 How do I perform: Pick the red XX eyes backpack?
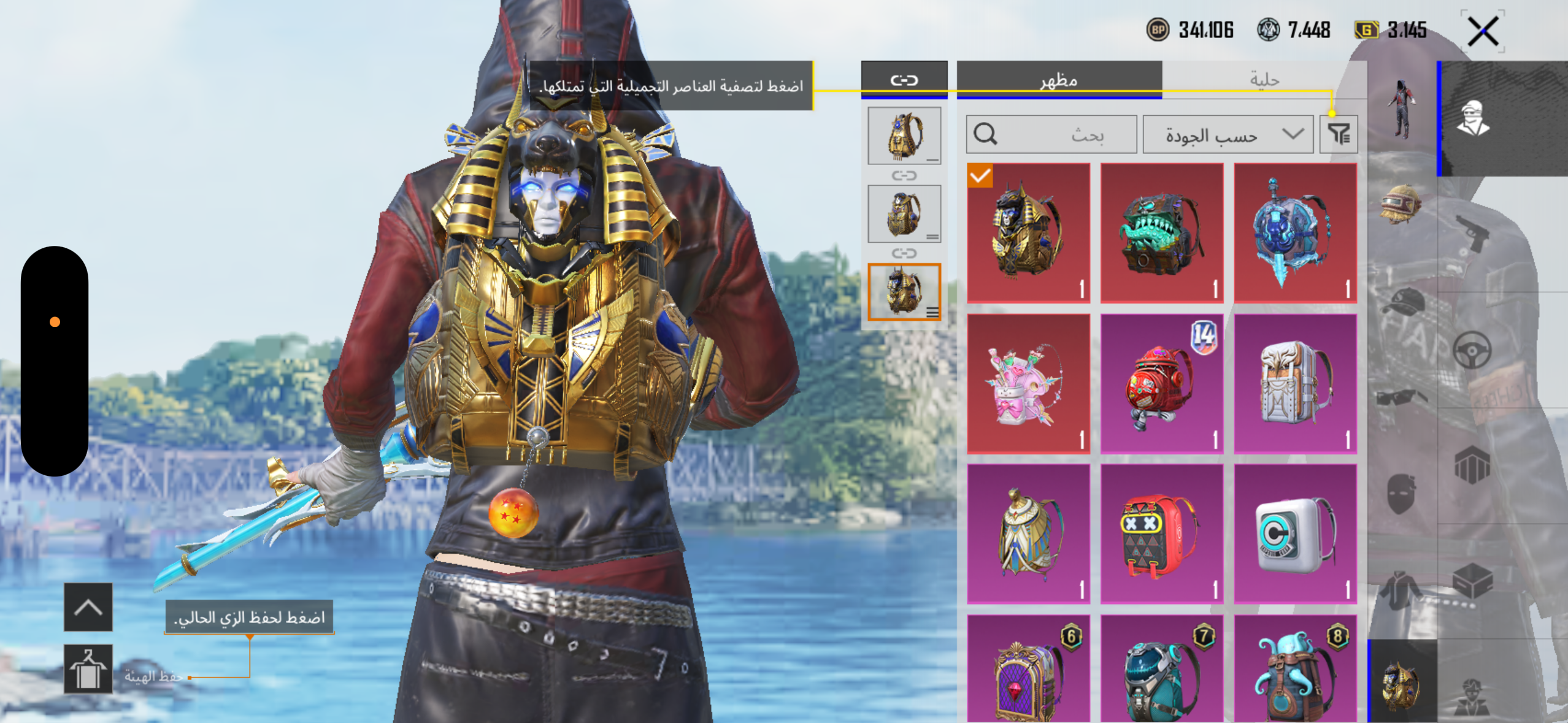[x=1162, y=534]
